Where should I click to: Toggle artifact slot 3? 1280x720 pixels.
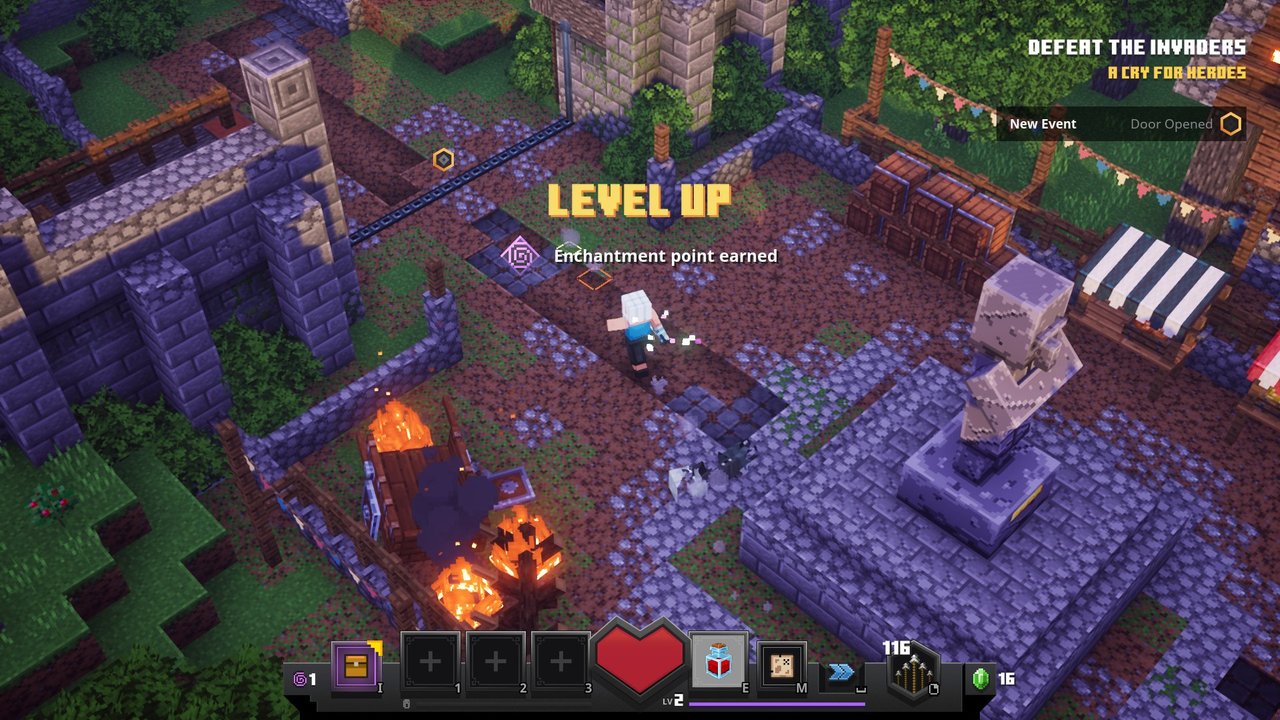tap(558, 660)
